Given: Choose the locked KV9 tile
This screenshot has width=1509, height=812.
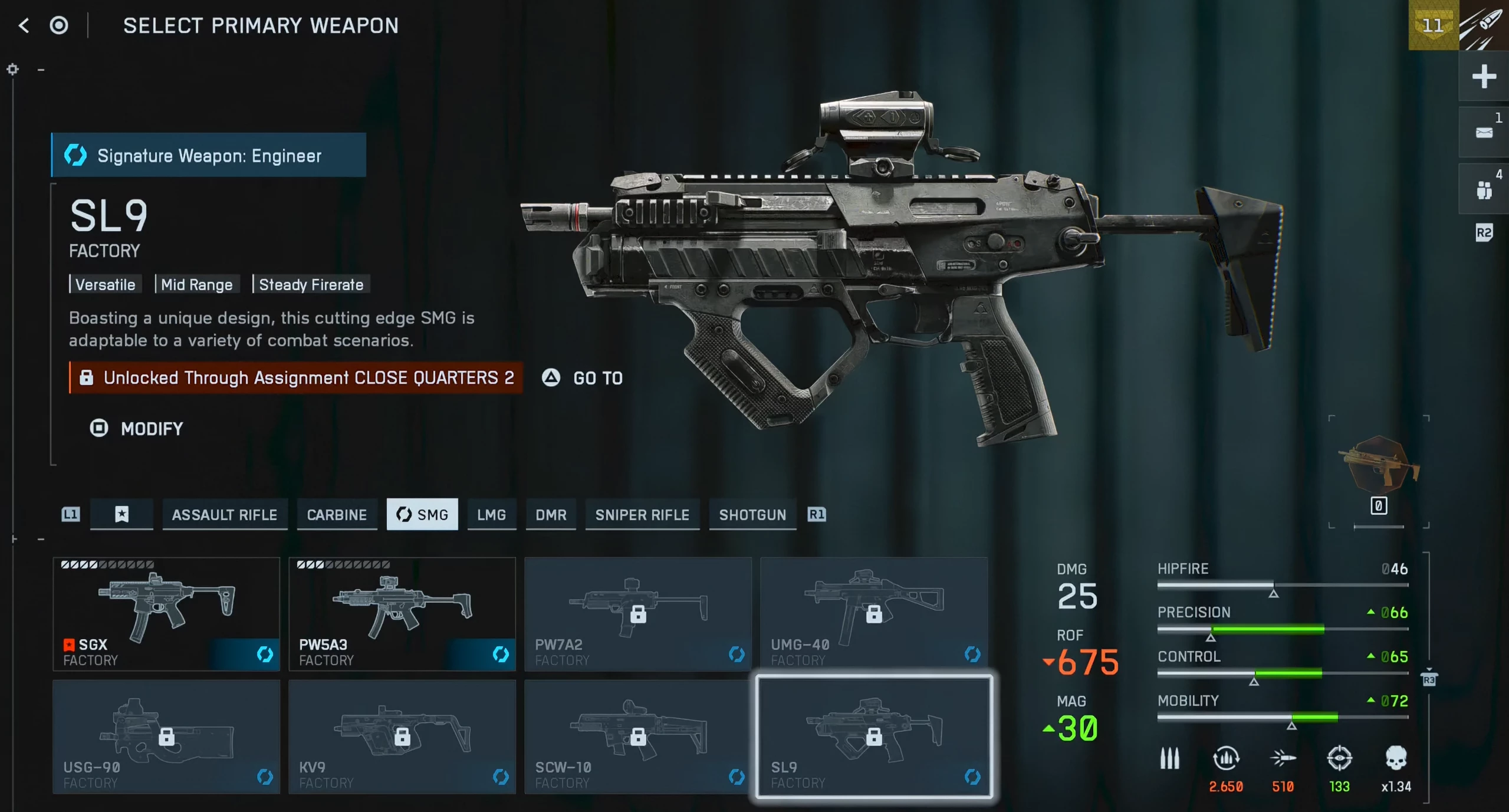Looking at the screenshot, I should coord(402,737).
